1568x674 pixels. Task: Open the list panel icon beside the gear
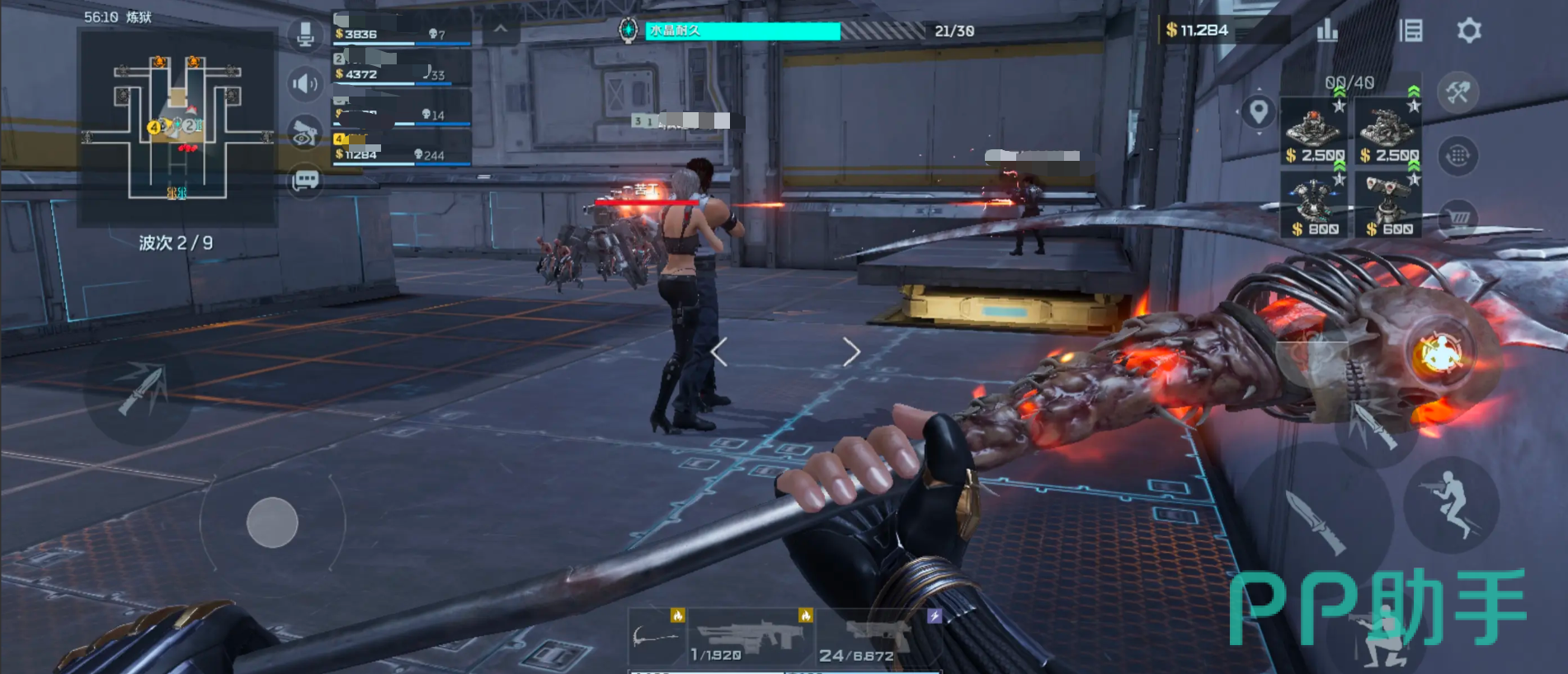click(x=1411, y=31)
